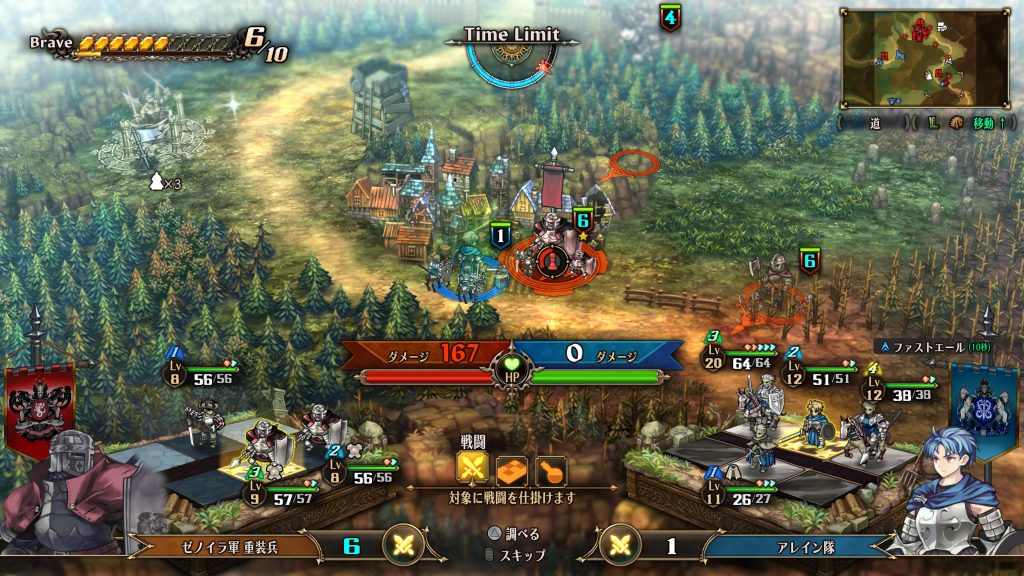Screen dimensions: 1024x576
Task: Select the garrison stock icon showing ×3
Action: [165, 182]
